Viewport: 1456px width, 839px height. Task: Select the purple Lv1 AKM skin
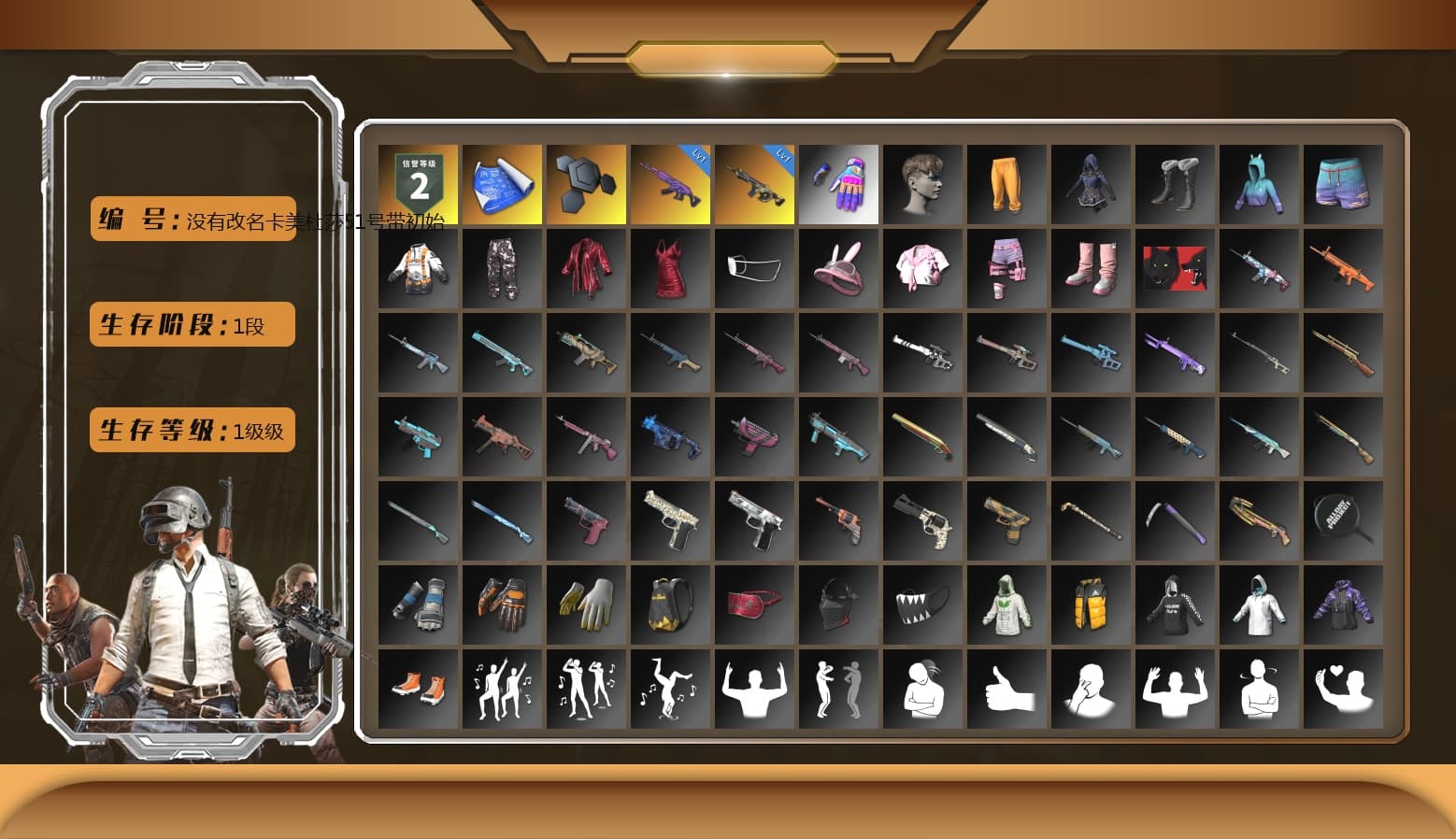click(670, 183)
